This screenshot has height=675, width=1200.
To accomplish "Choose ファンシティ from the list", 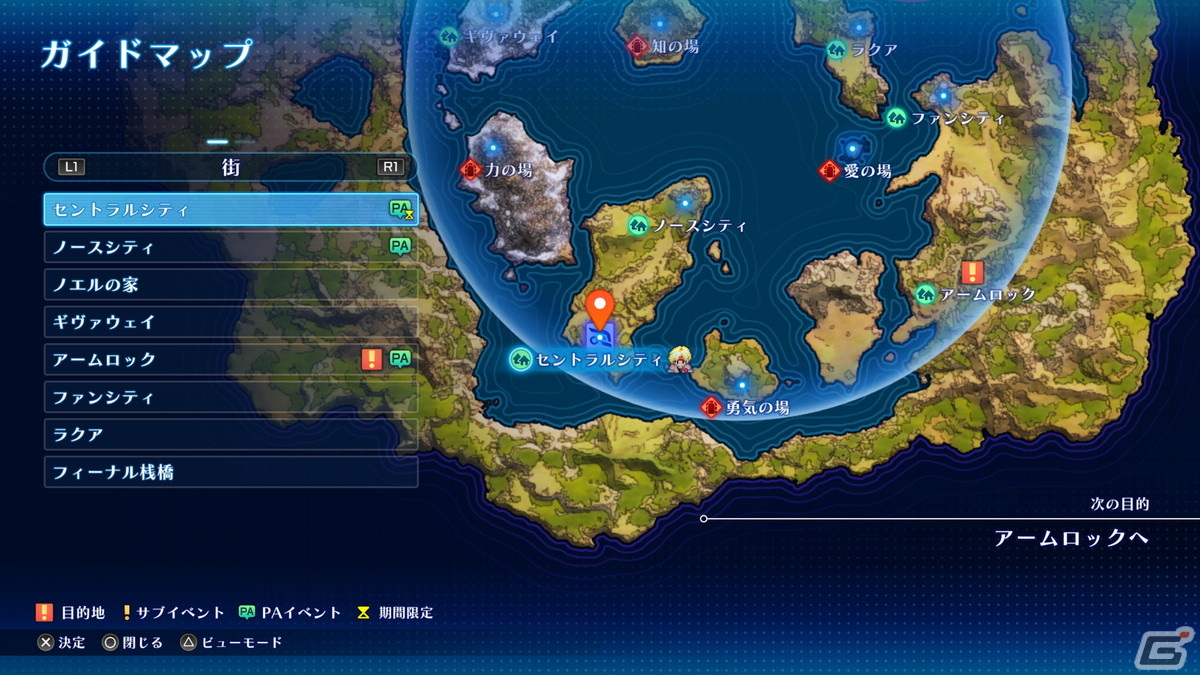I will click(230, 397).
